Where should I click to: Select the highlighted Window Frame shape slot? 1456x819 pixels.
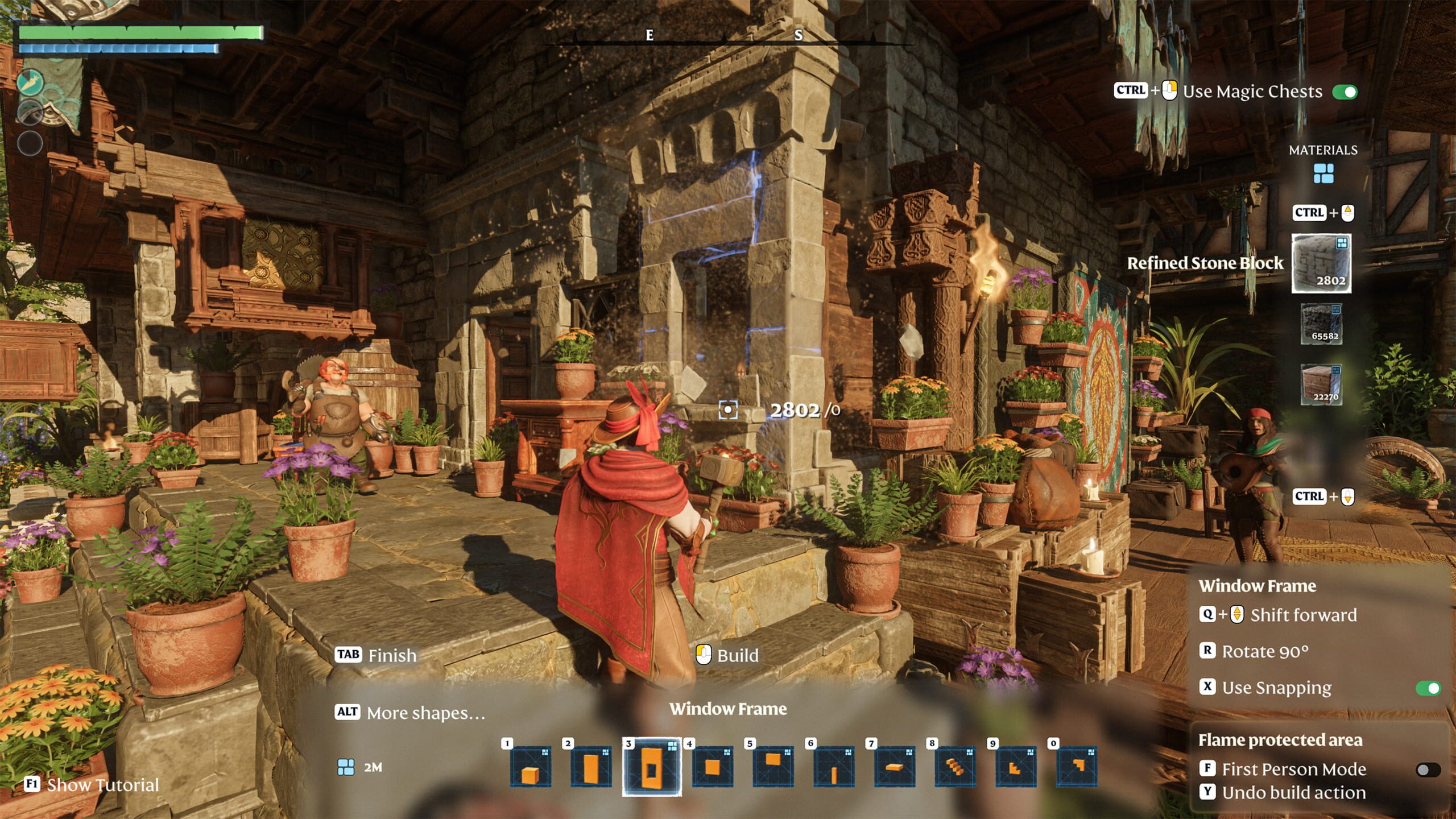652,767
